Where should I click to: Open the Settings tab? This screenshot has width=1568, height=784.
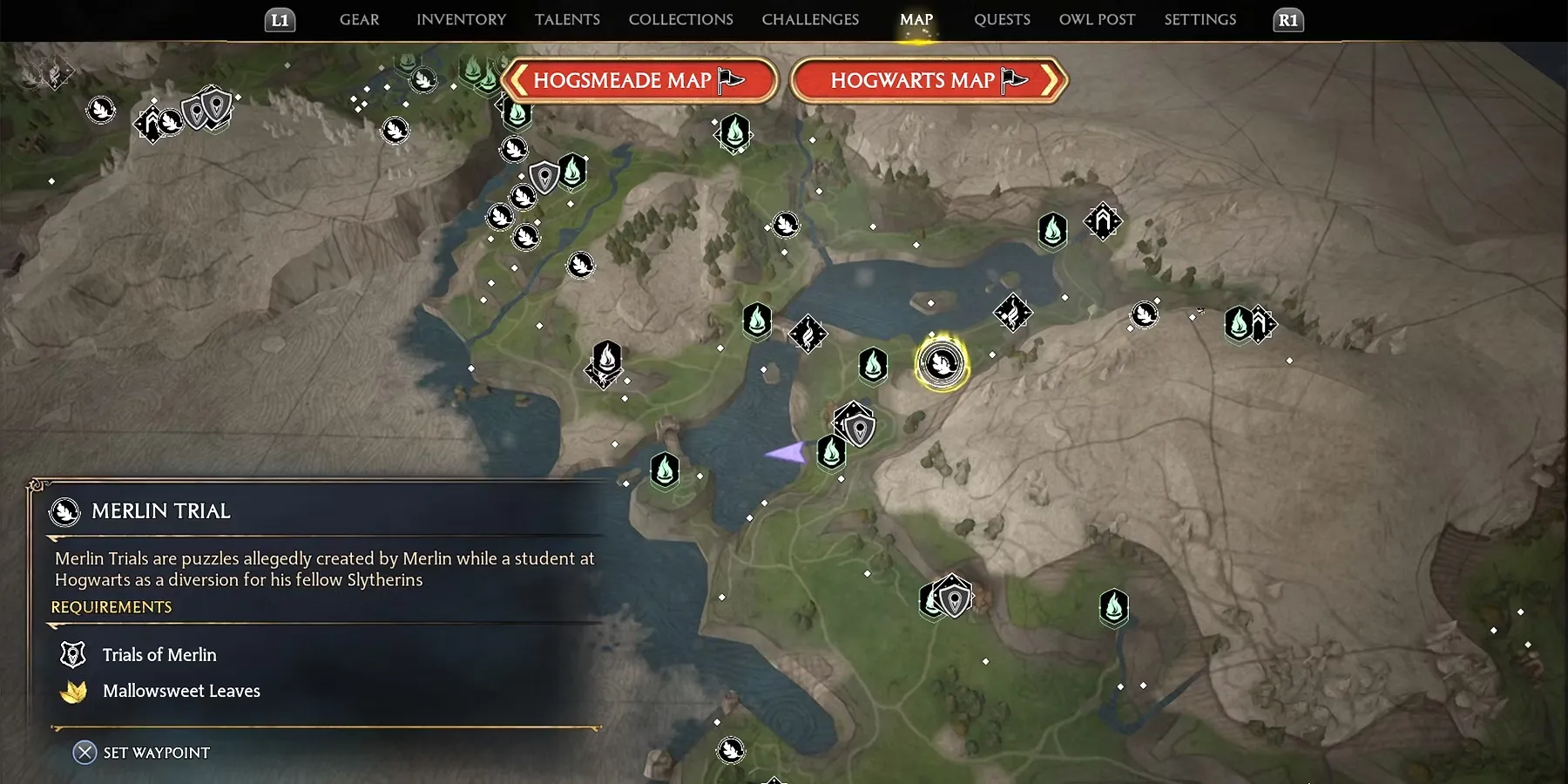pos(1200,20)
